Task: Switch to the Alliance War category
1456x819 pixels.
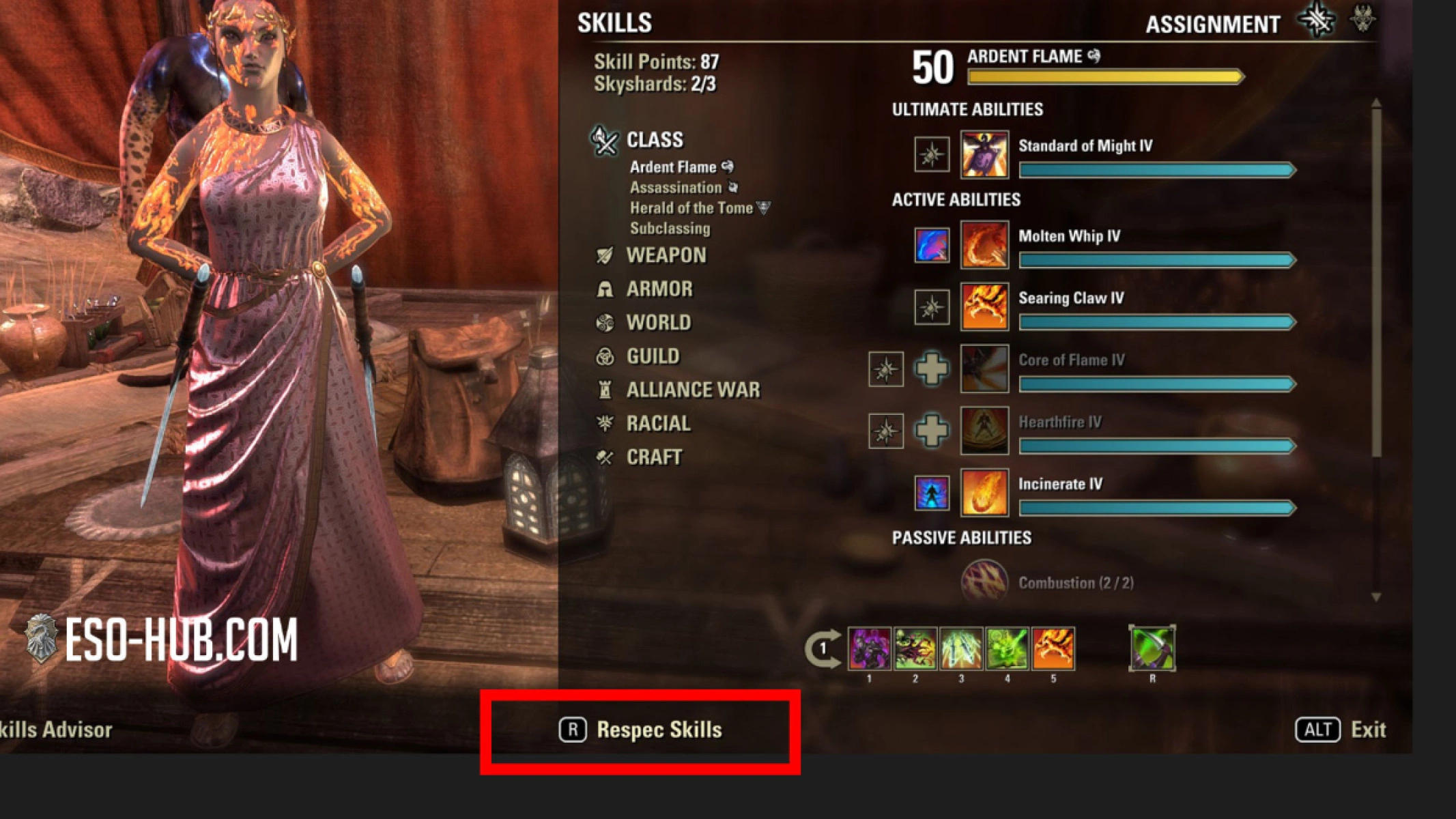Action: coord(692,390)
